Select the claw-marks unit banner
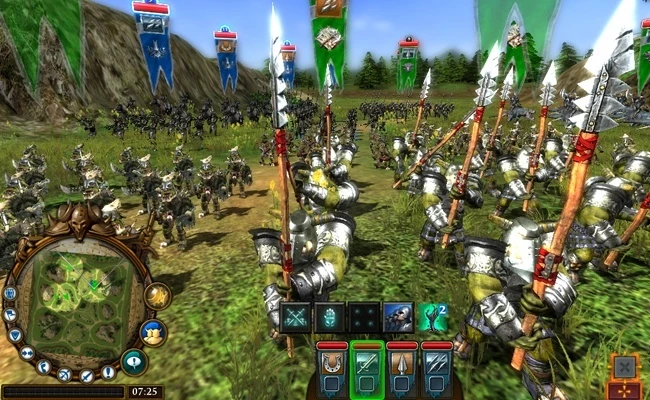Viewport: 650px width, 400px height. pos(436,367)
